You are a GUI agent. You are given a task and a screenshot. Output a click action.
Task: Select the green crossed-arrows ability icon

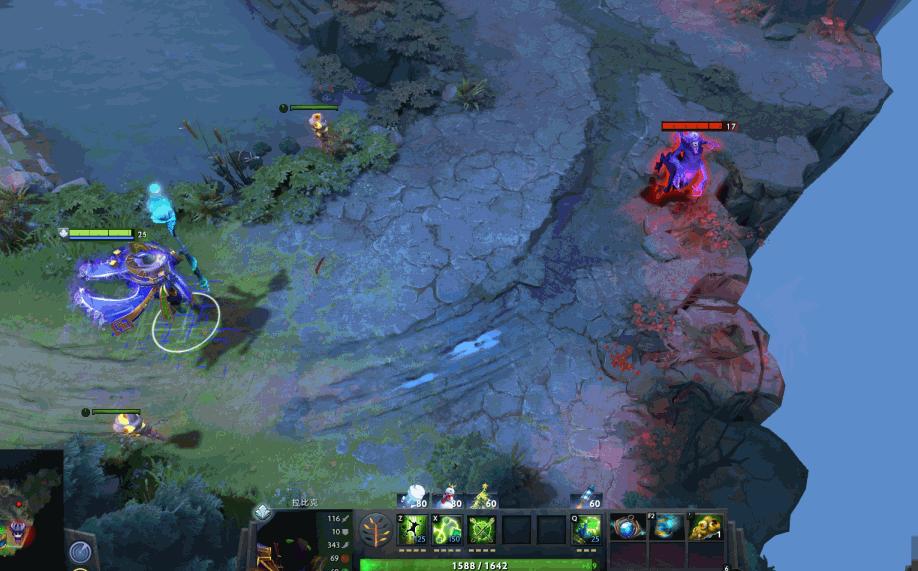tap(482, 529)
